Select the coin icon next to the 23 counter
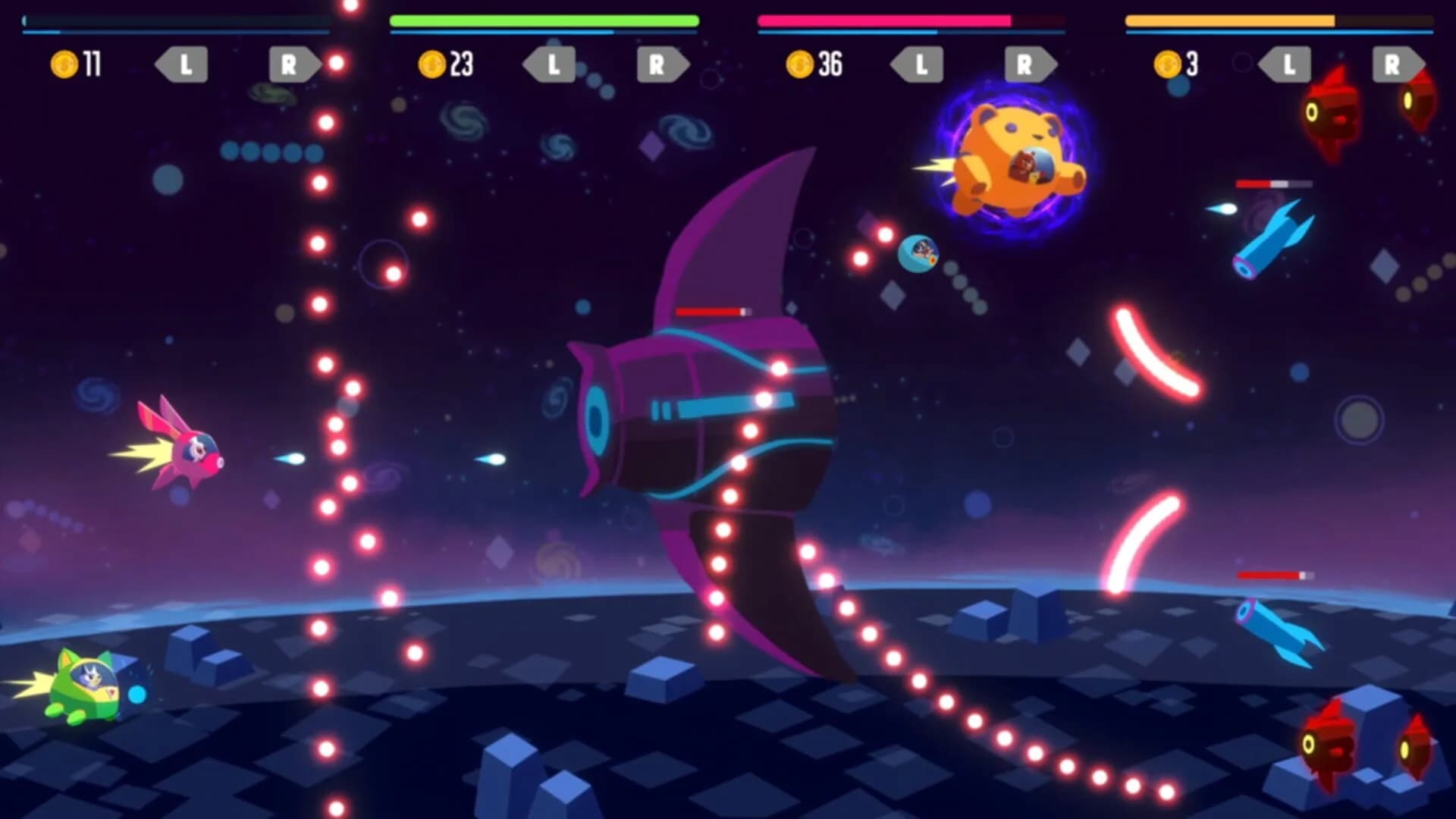This screenshot has width=1456, height=819. 432,64
